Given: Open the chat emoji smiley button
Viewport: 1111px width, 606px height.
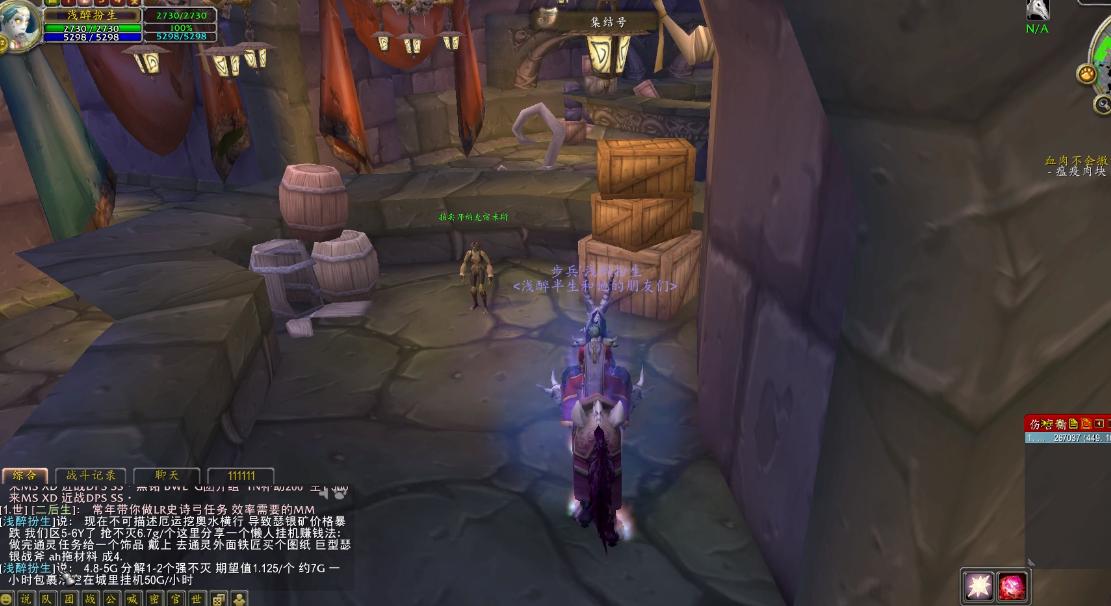Looking at the screenshot, I should pyautogui.click(x=7, y=599).
